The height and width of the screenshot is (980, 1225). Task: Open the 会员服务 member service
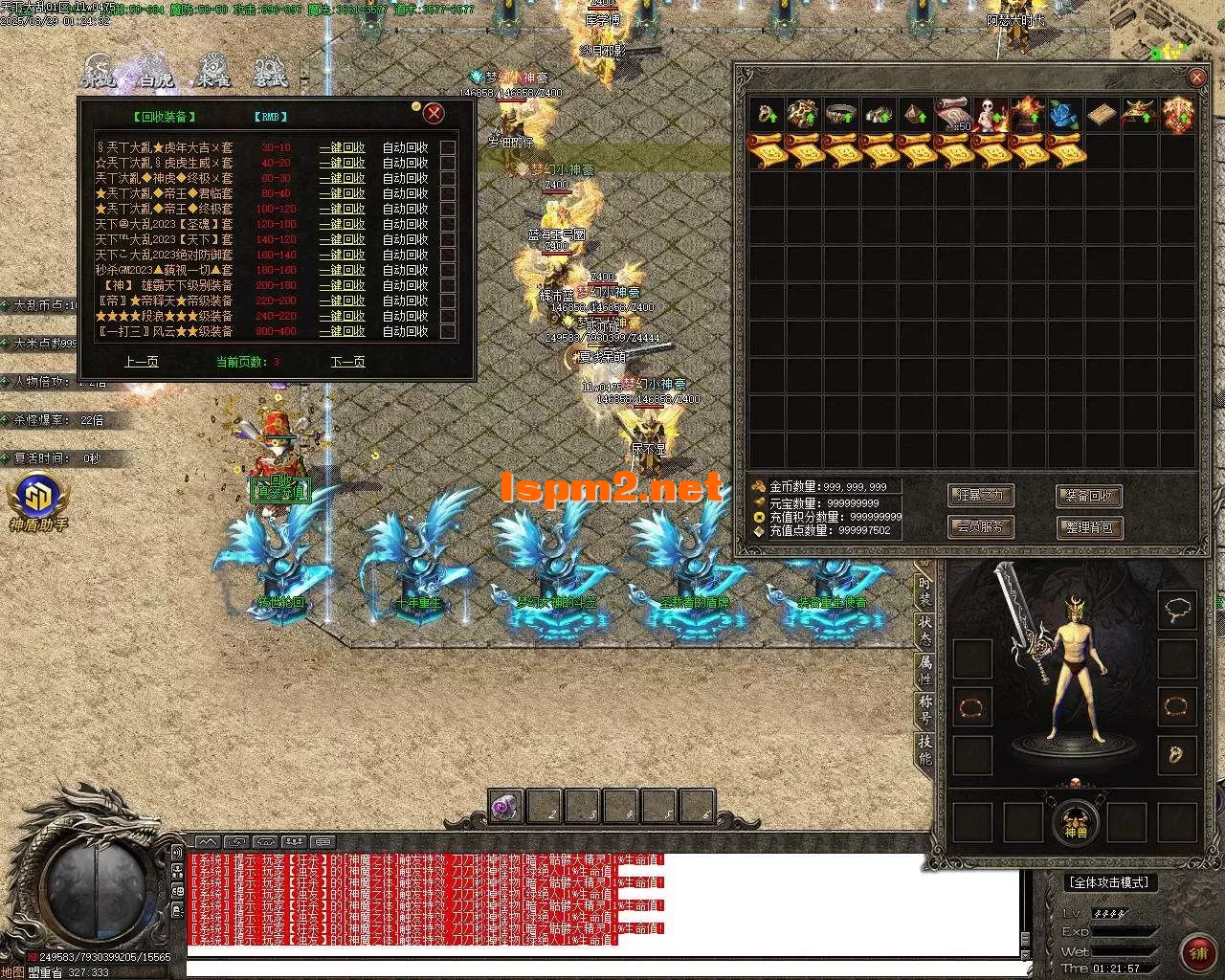980,526
